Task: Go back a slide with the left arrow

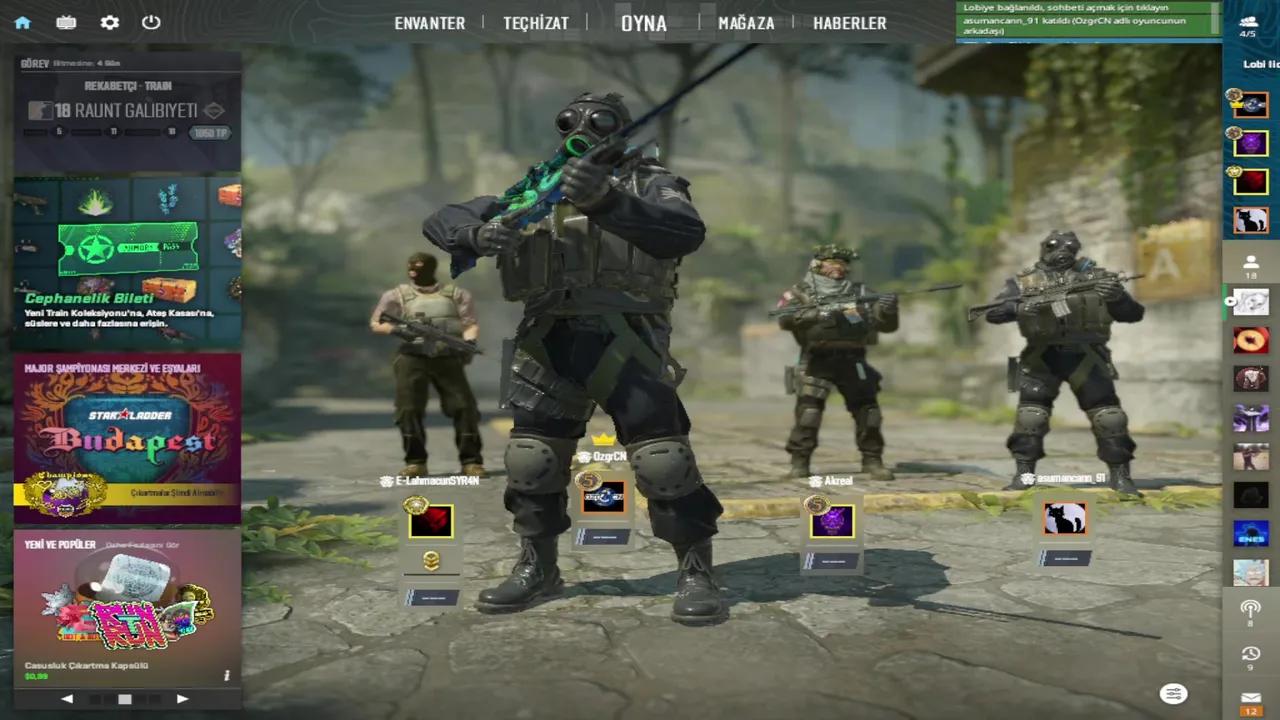Action: tap(67, 698)
